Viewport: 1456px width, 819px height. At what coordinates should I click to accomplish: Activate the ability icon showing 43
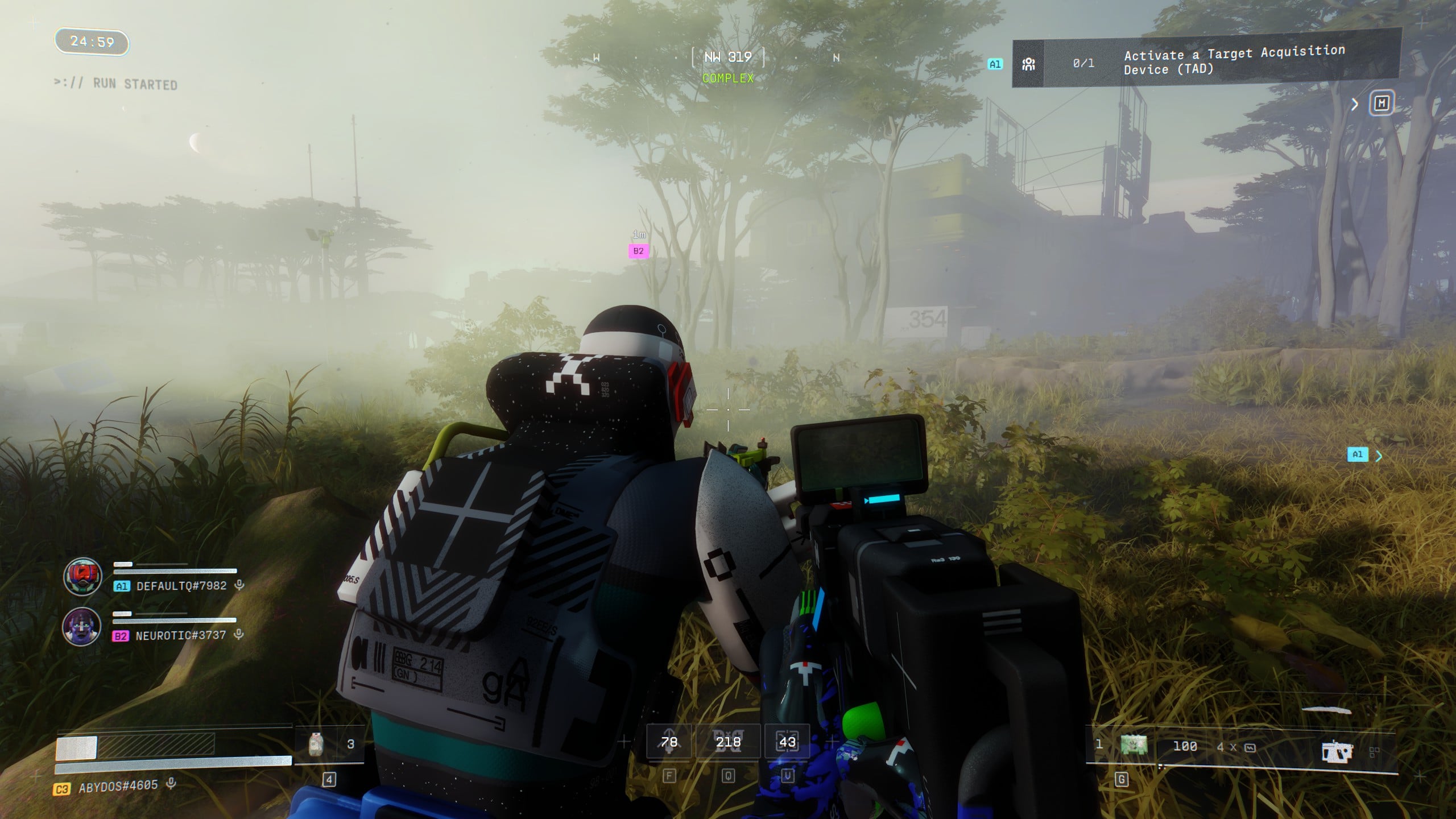787,742
